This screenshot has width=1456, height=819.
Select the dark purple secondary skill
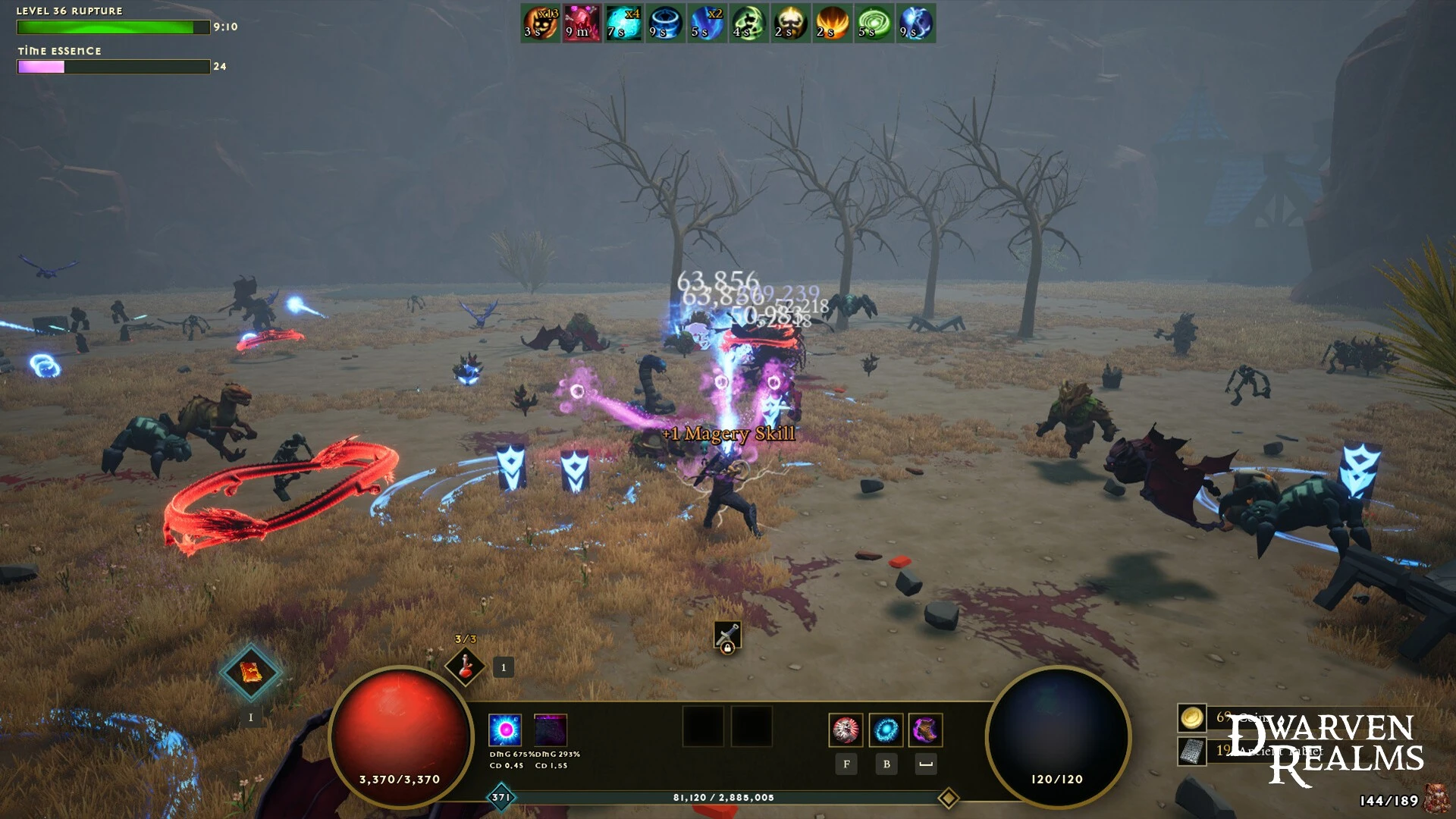551,730
